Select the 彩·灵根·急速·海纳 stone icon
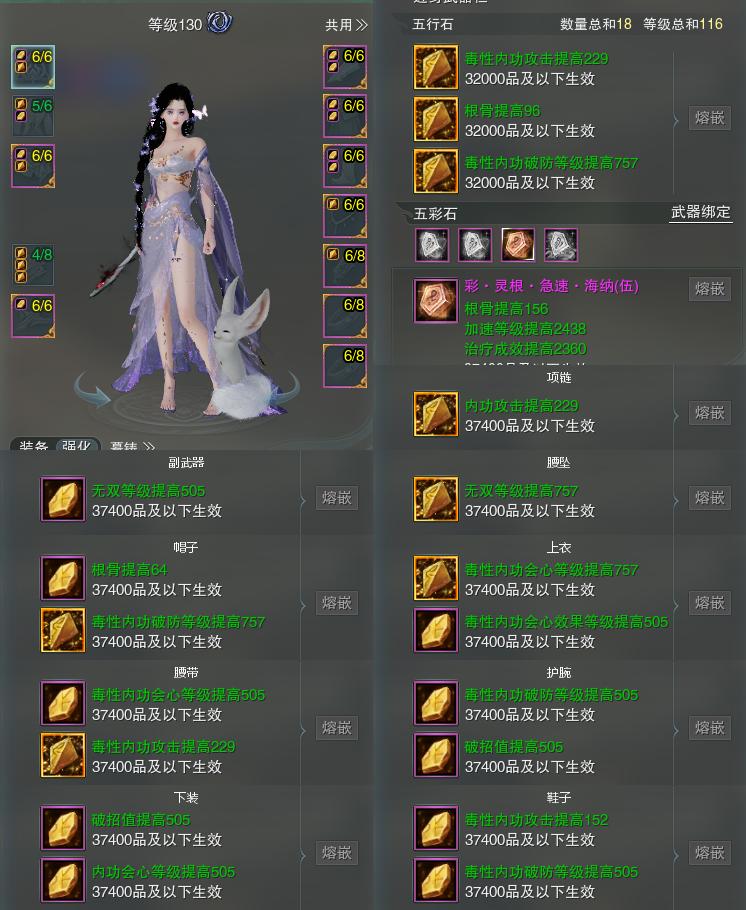The height and width of the screenshot is (910, 746). [436, 300]
